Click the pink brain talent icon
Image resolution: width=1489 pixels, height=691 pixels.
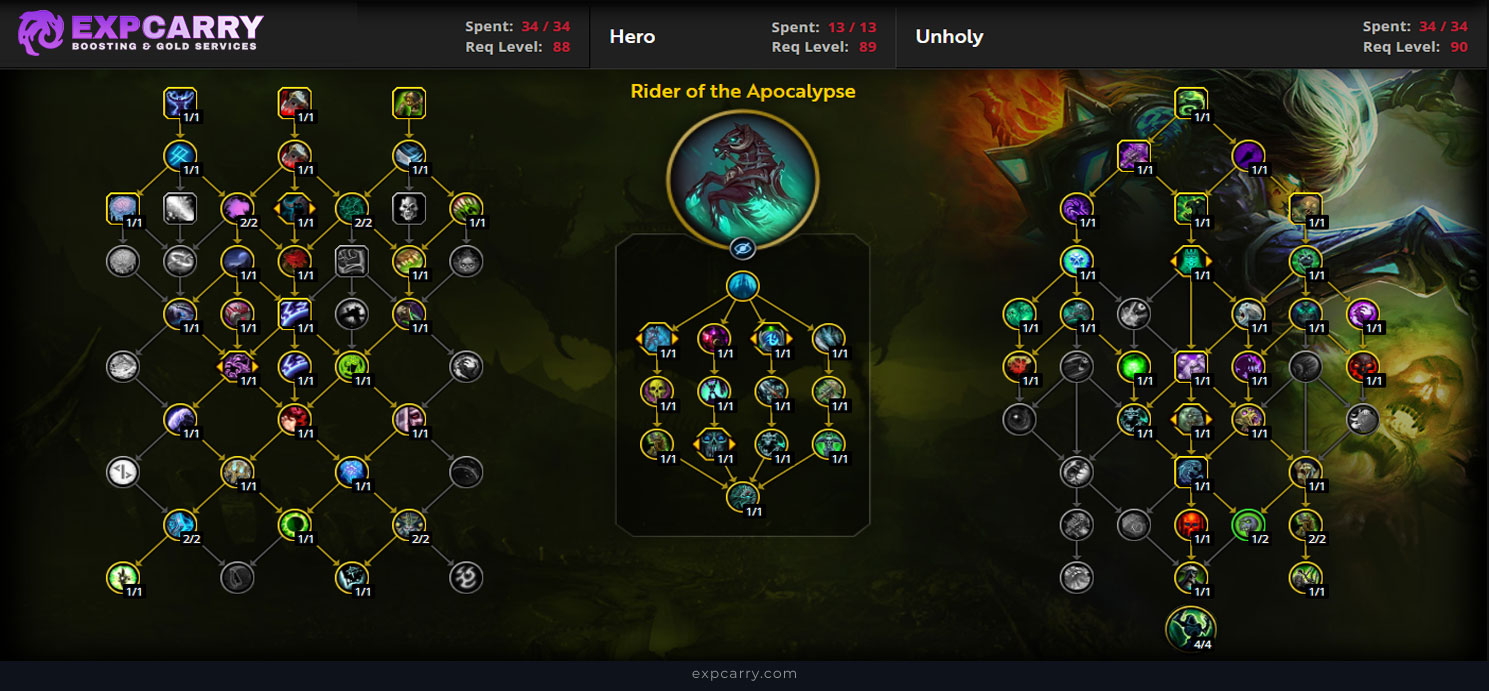pyautogui.click(x=122, y=208)
